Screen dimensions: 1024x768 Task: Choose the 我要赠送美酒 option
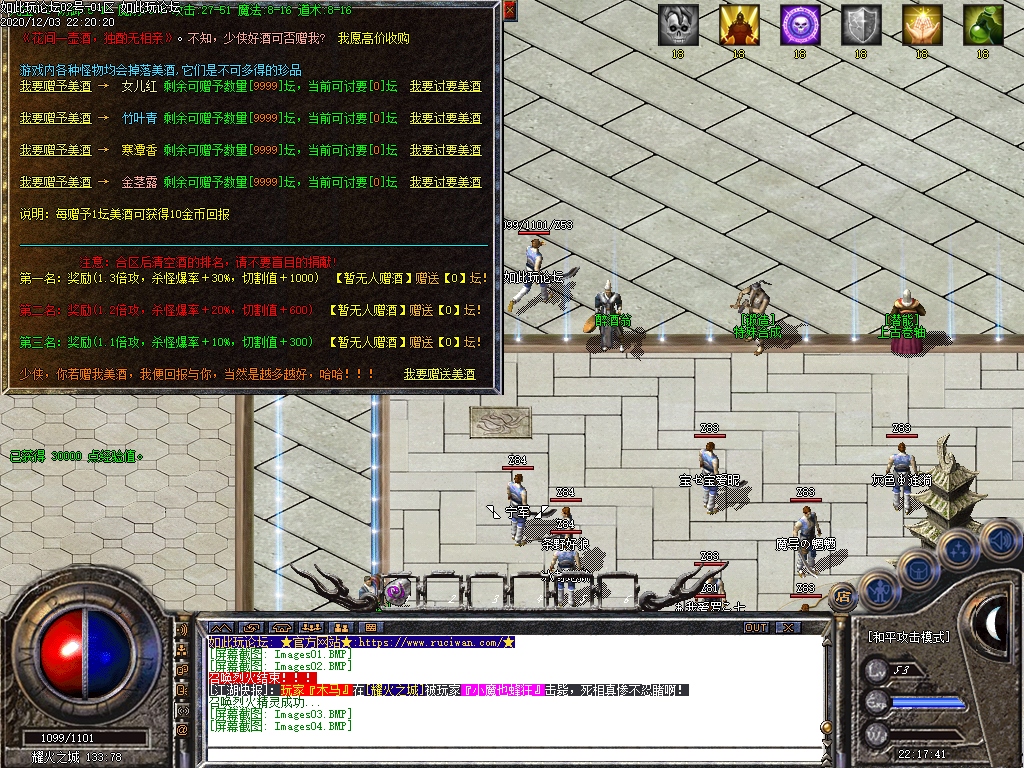point(439,374)
